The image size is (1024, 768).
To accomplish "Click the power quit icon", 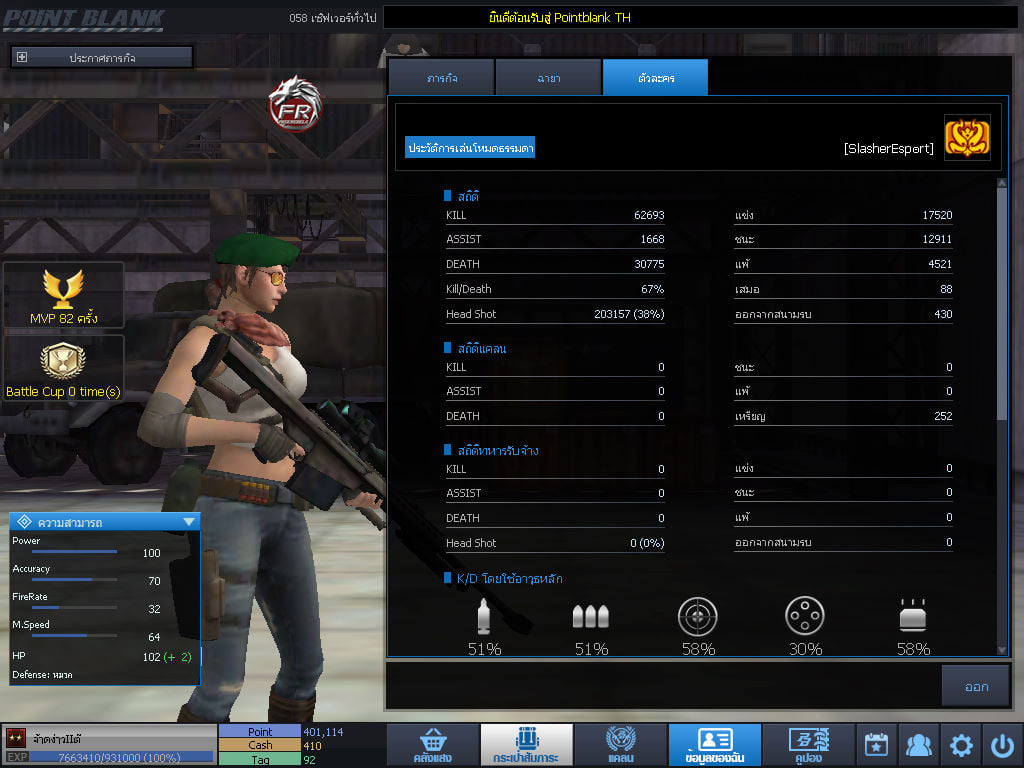I will 1002,745.
